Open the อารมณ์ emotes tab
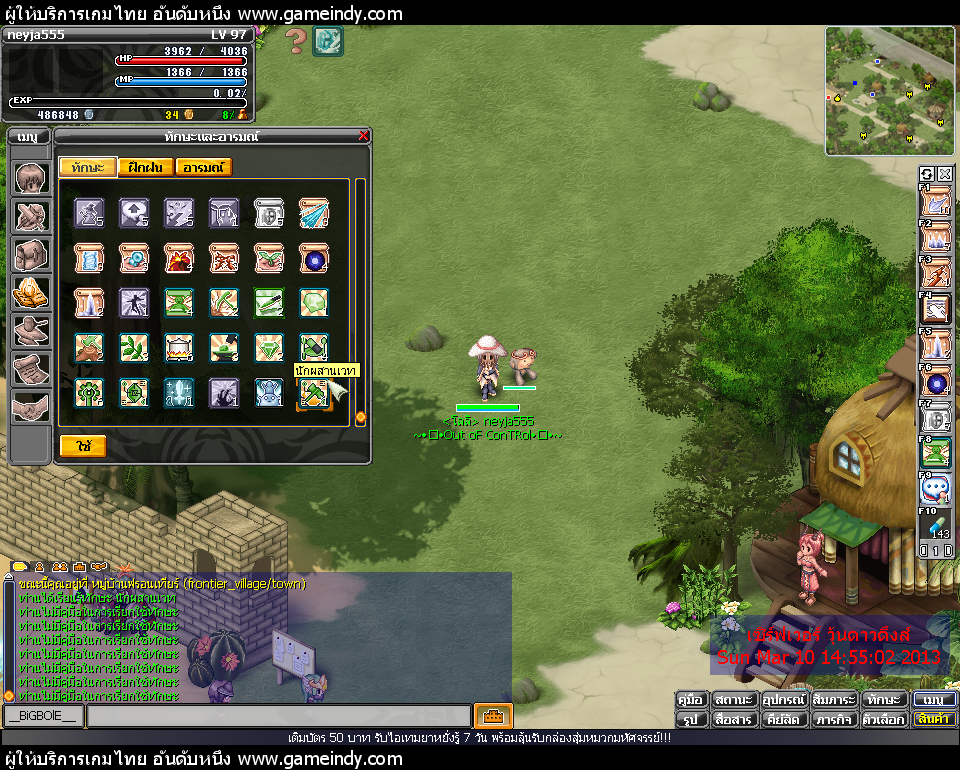Viewport: 960px width, 770px height. (204, 167)
